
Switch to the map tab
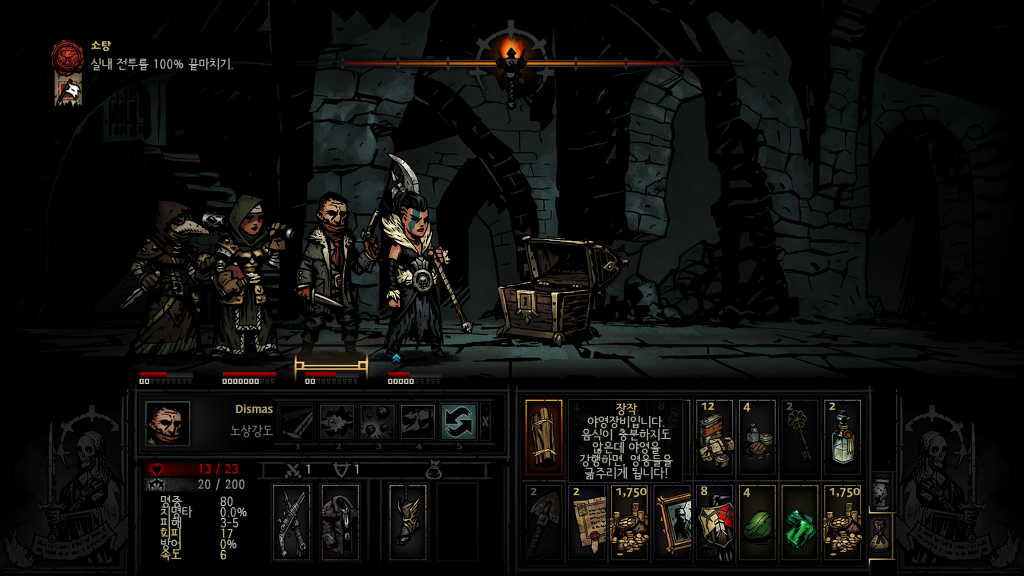click(881, 492)
